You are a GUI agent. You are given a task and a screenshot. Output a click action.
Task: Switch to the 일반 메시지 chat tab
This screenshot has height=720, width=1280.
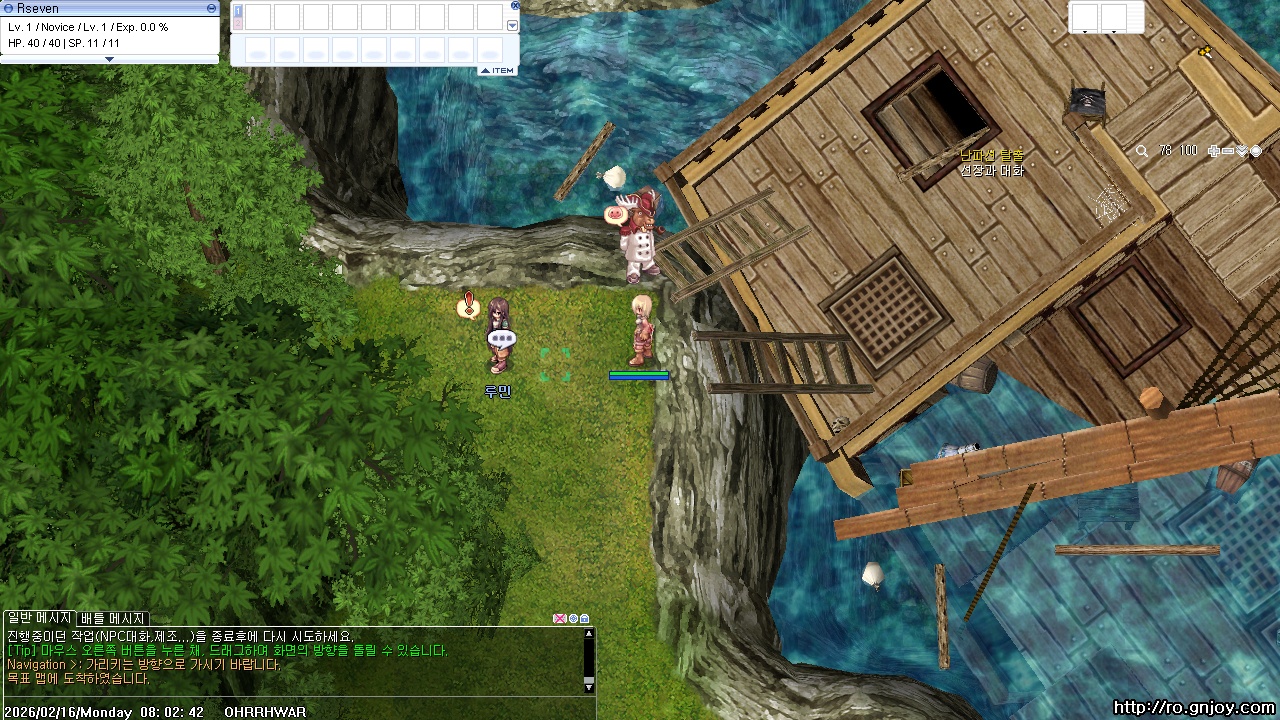click(x=40, y=618)
